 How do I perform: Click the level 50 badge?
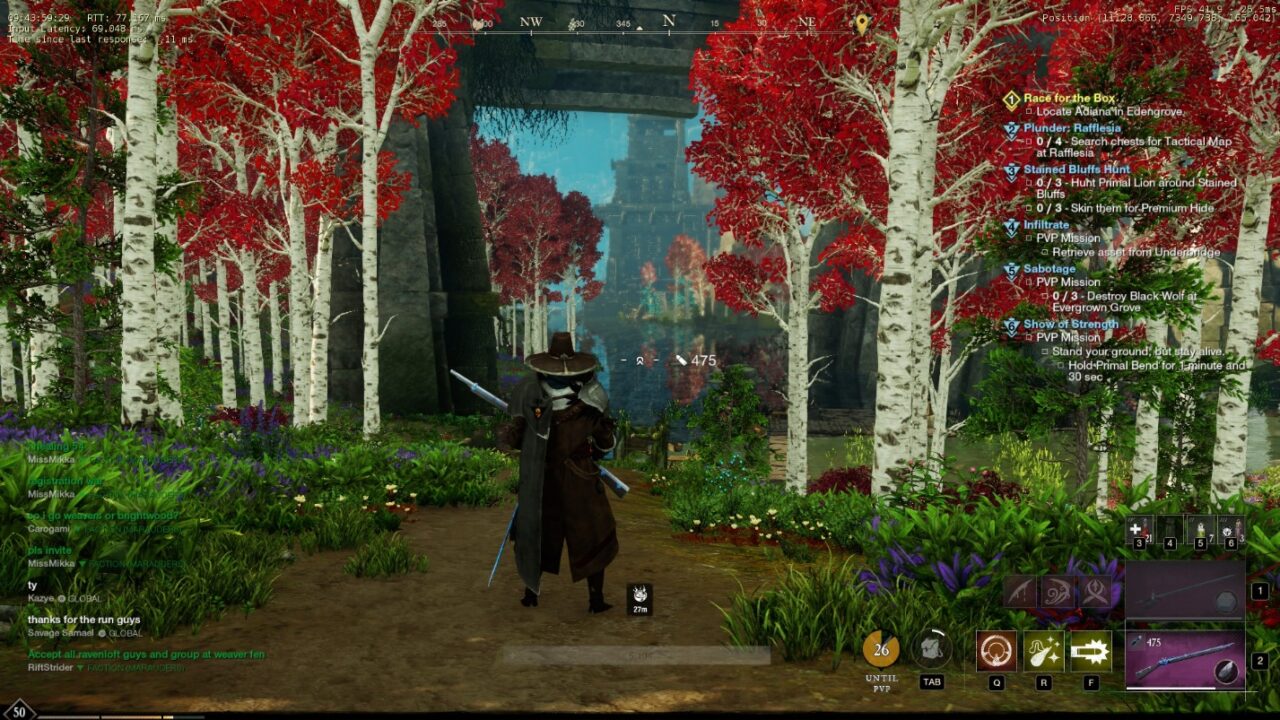coord(19,711)
